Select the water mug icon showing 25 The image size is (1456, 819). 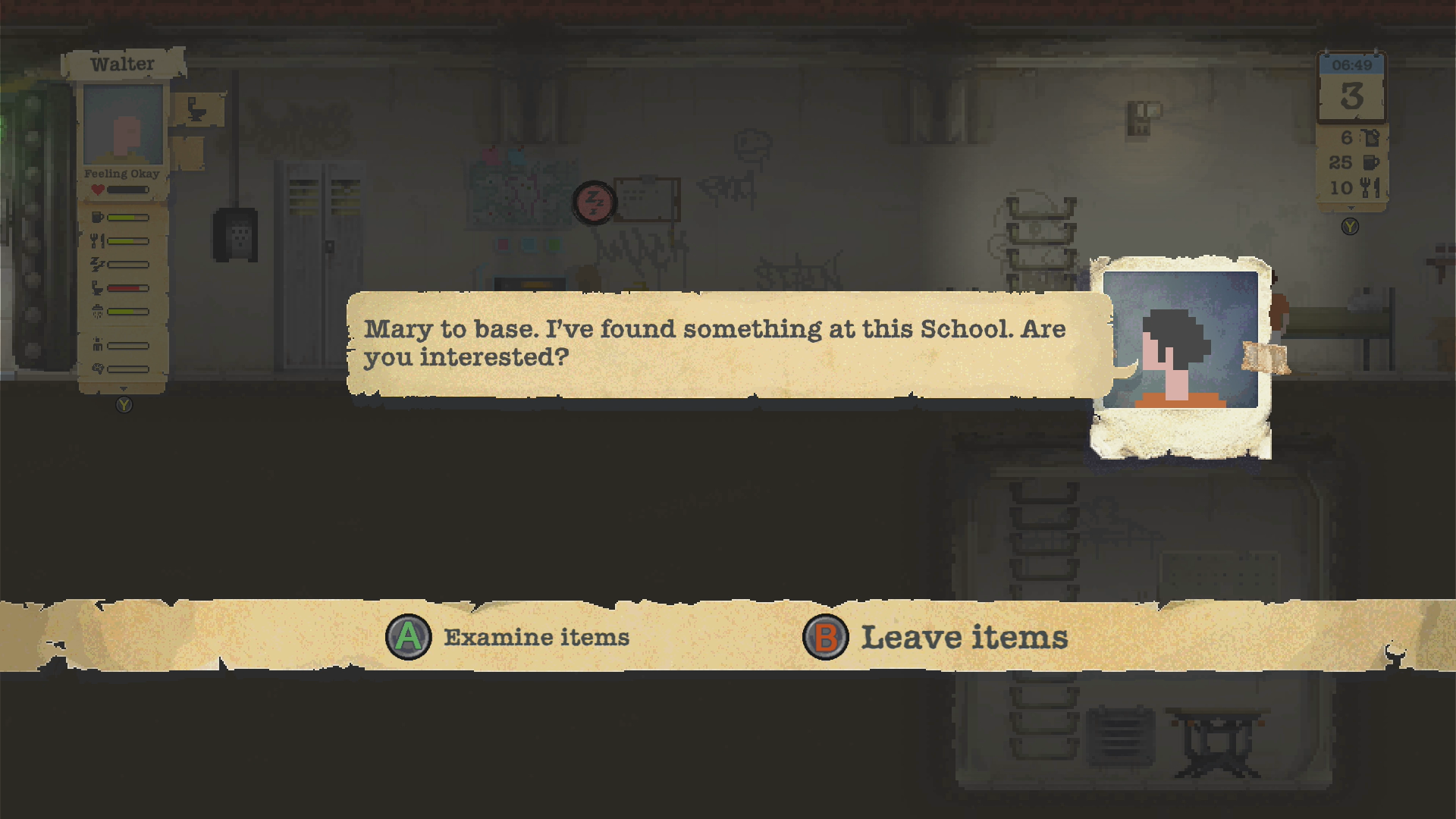pos(1370,162)
